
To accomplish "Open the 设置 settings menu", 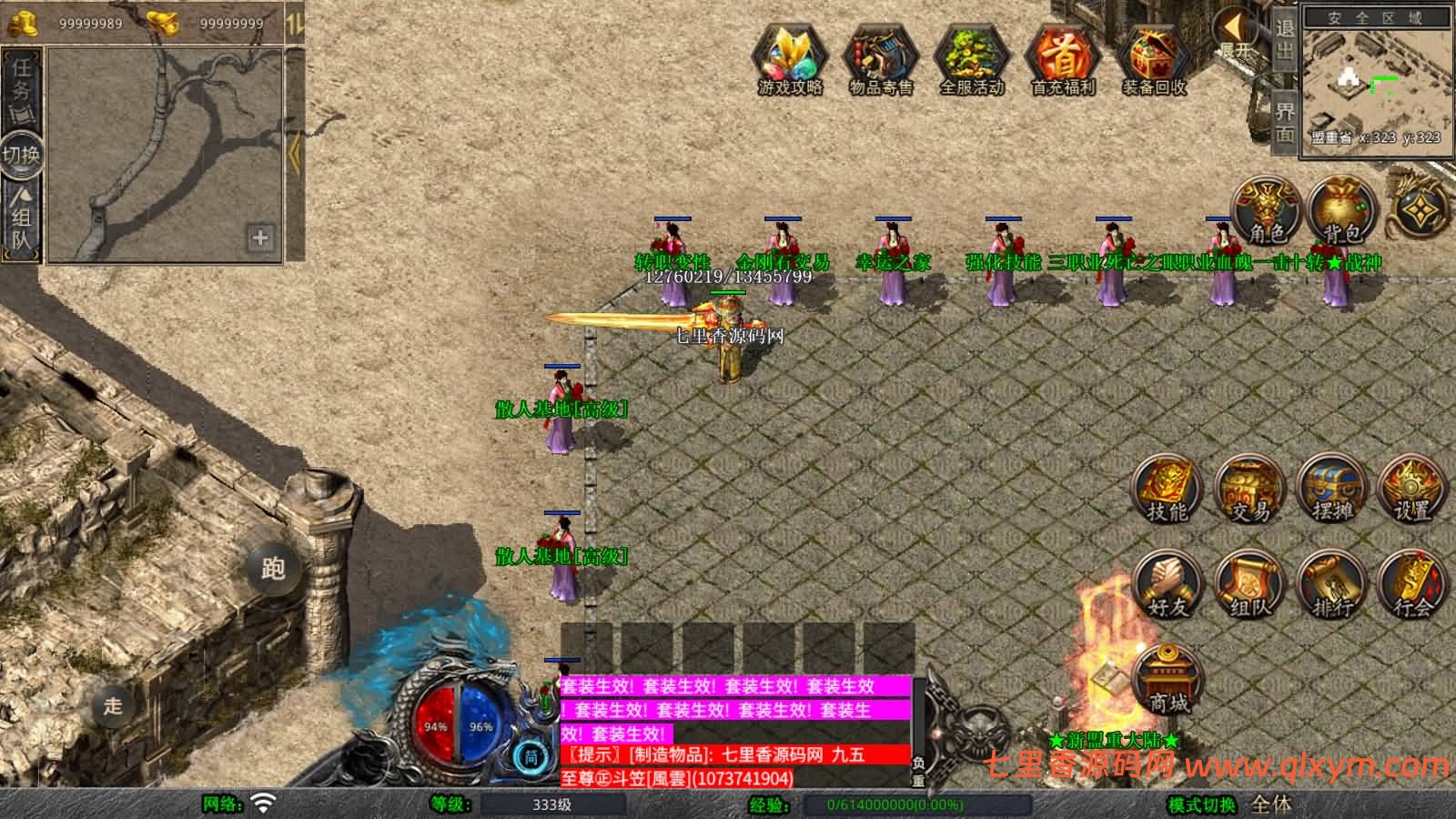I will [1413, 490].
